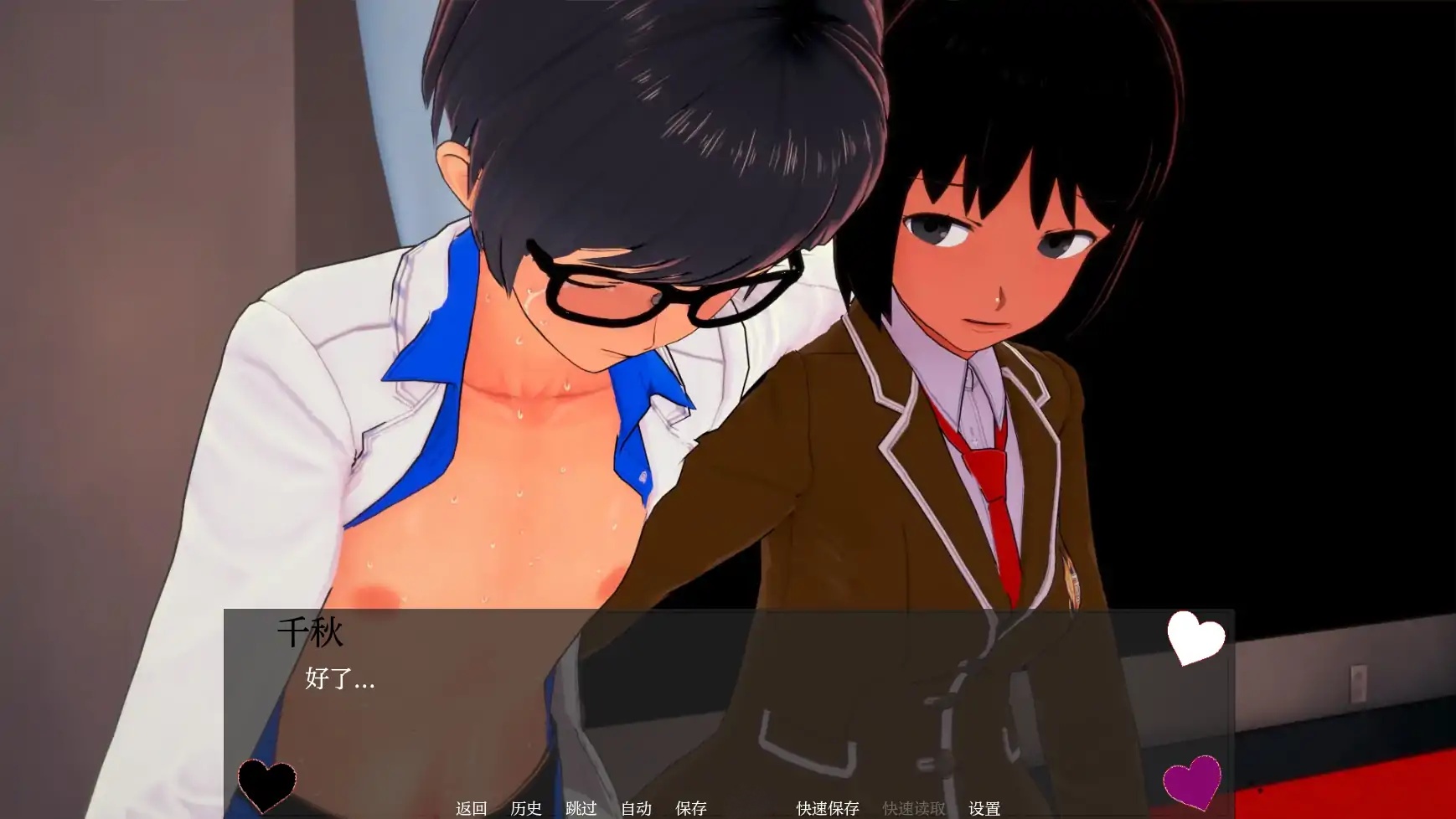Roll back one line with 返回
Image resolution: width=1456 pixels, height=819 pixels.
(472, 809)
